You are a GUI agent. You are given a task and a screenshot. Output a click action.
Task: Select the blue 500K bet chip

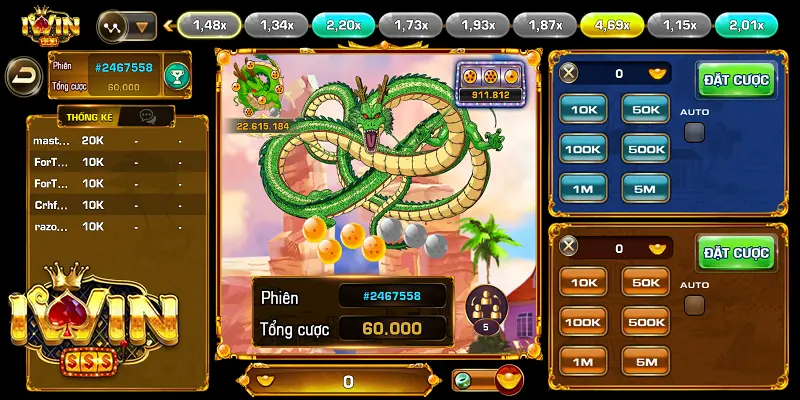tap(645, 149)
